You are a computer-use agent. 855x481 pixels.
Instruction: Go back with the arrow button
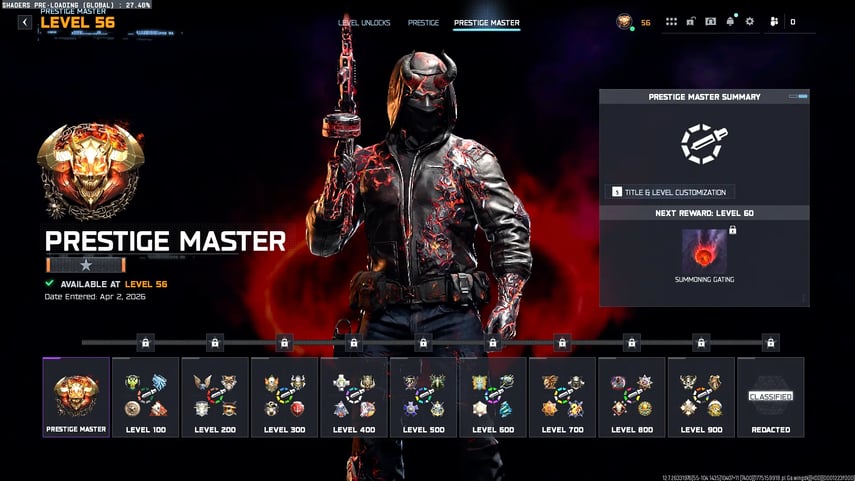pyautogui.click(x=25, y=22)
